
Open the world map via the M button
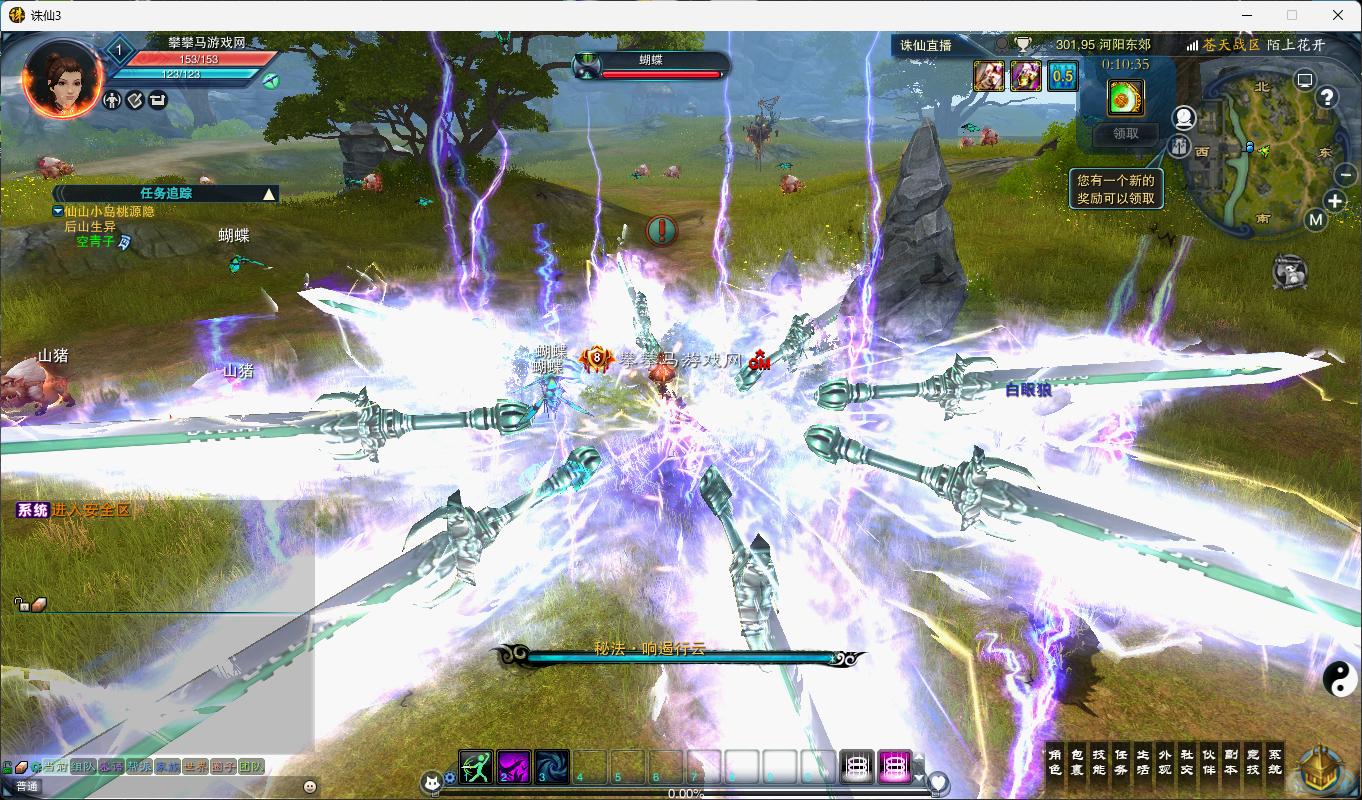1315,220
